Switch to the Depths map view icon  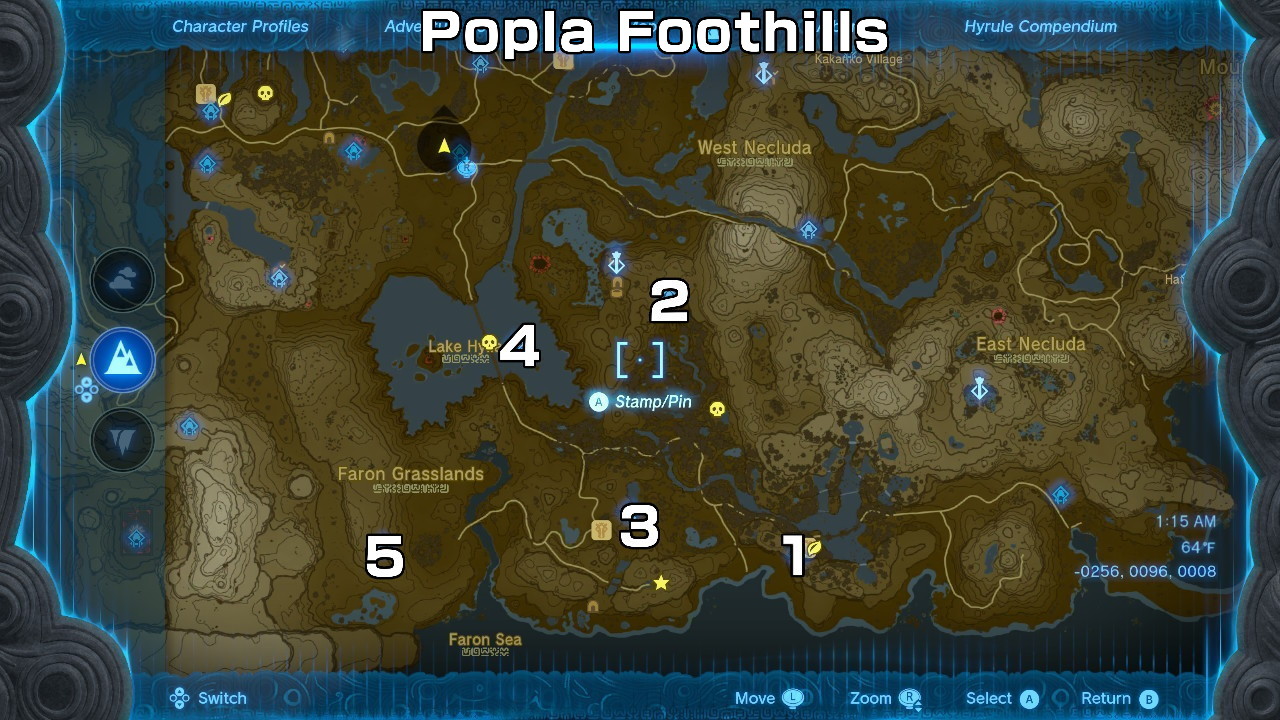[122, 438]
